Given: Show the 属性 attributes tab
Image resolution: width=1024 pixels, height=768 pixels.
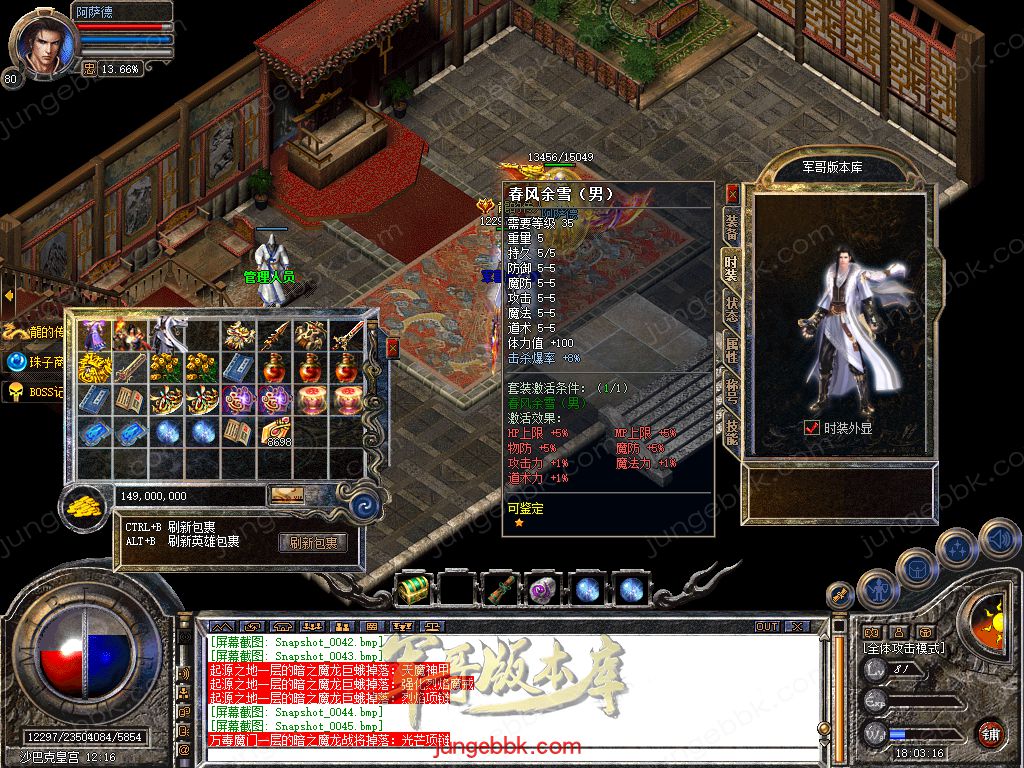Looking at the screenshot, I should 732,350.
